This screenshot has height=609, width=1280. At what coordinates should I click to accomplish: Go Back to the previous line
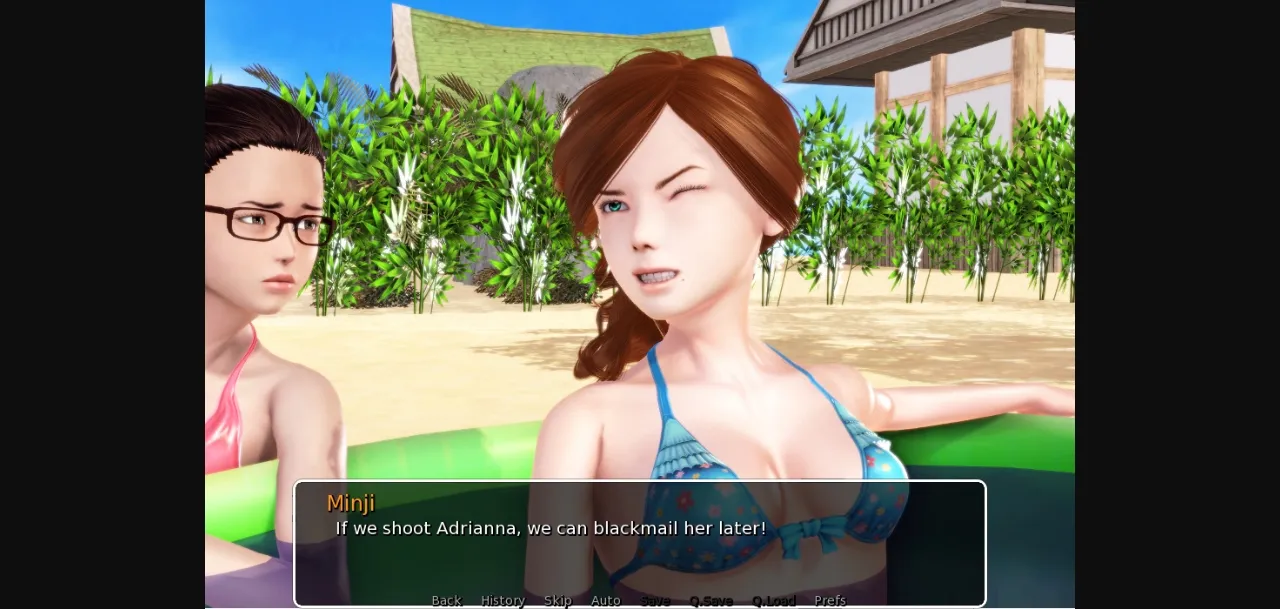pyautogui.click(x=446, y=600)
